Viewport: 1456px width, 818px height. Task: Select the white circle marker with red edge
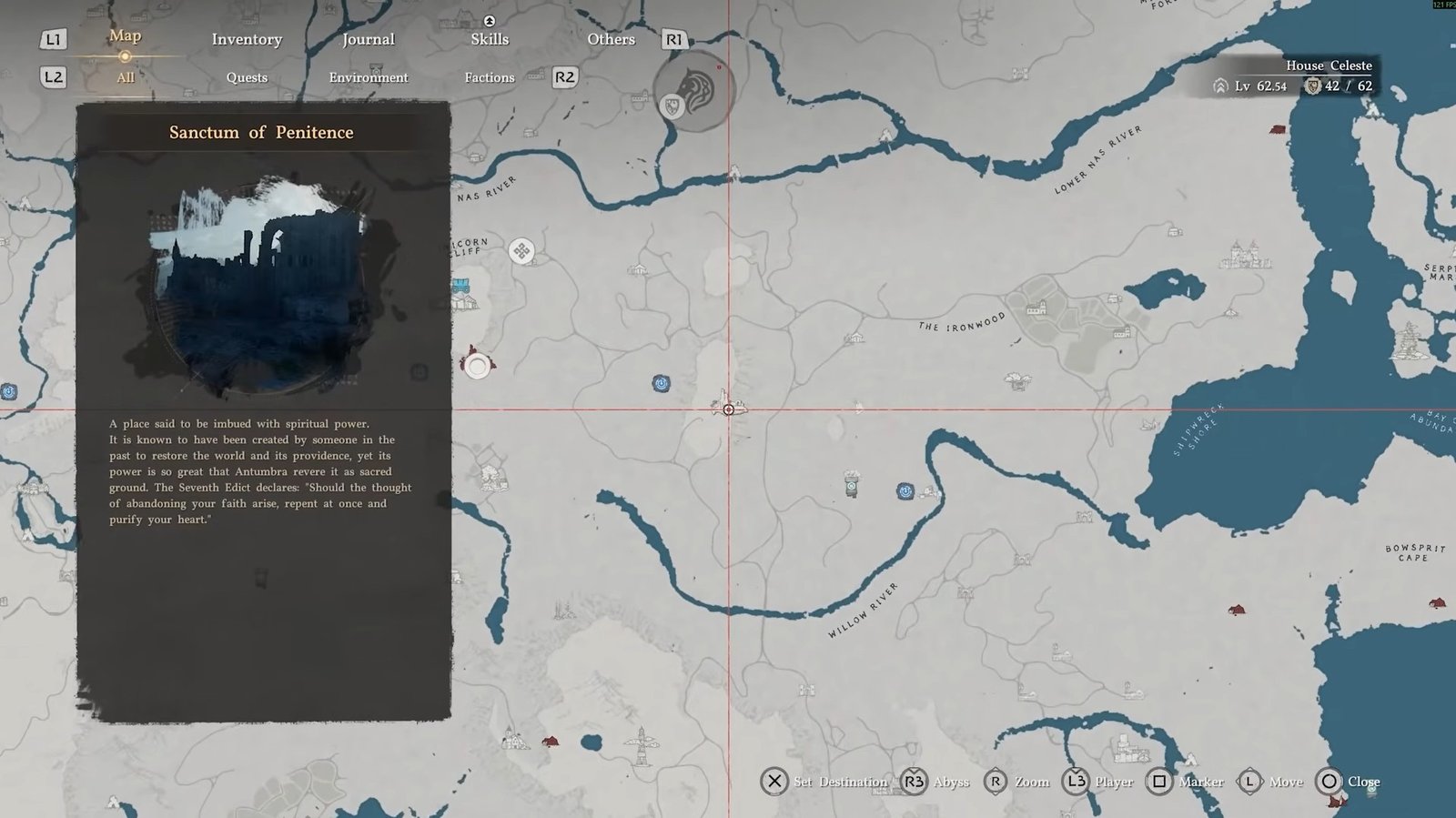tap(477, 366)
